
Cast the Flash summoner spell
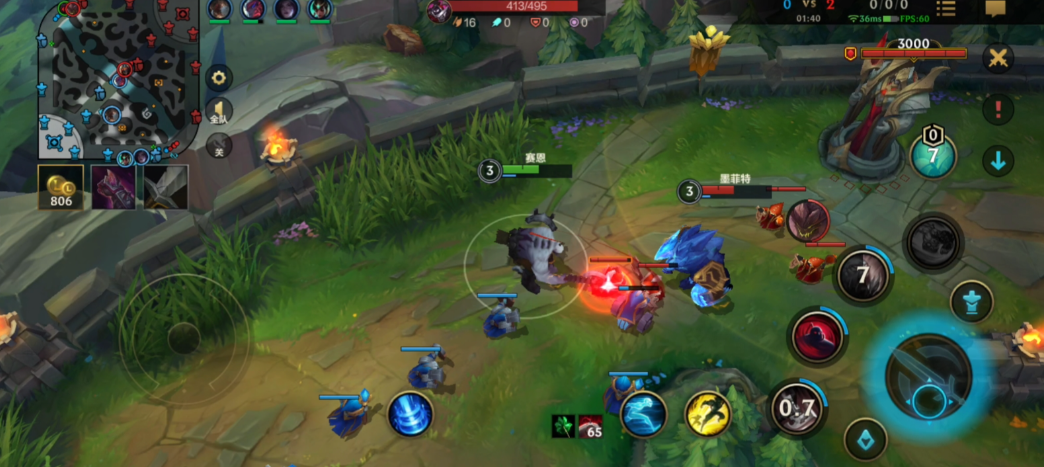(x=707, y=413)
